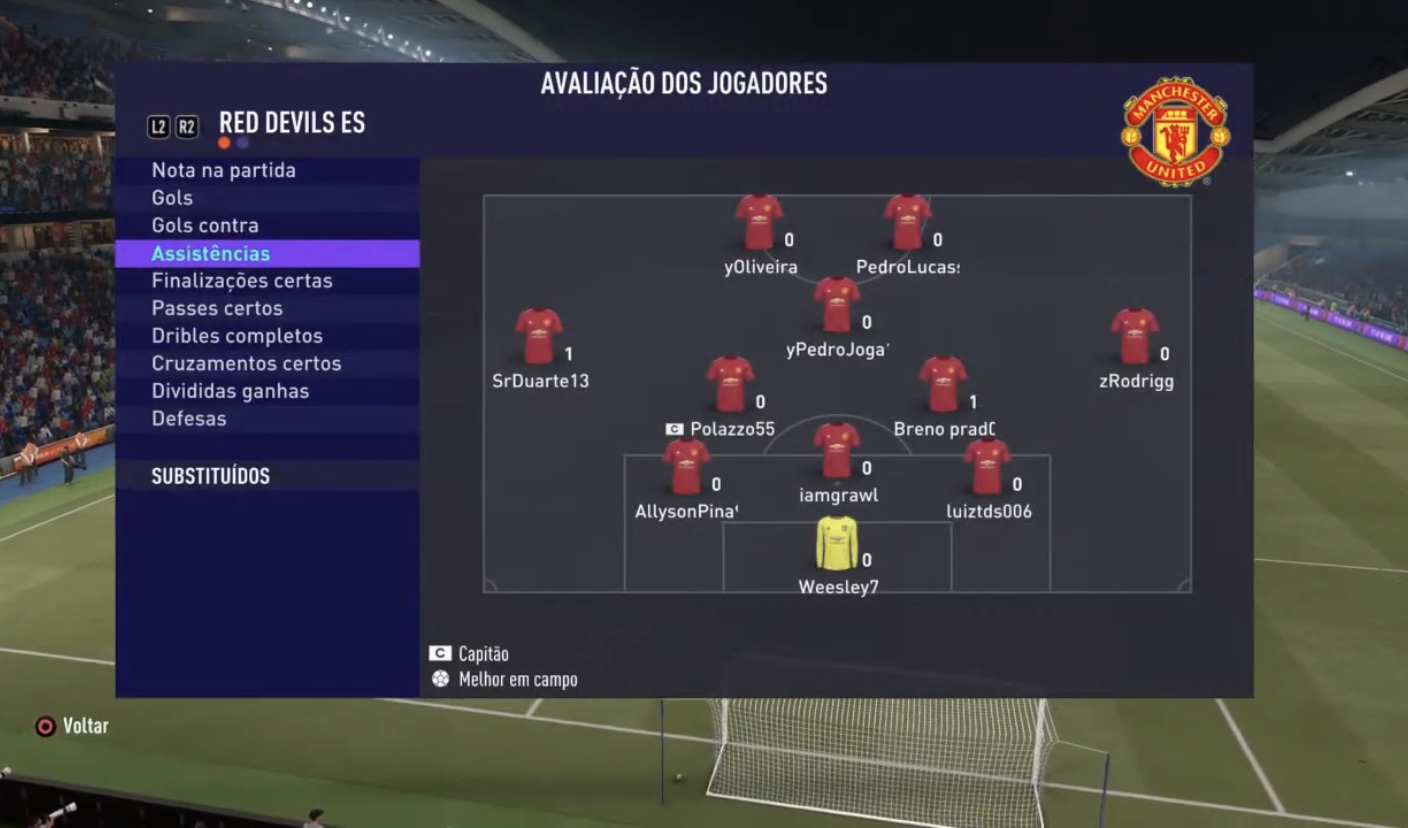Select the Divididas ganhas entry
Image resolution: width=1408 pixels, height=828 pixels.
click(230, 391)
